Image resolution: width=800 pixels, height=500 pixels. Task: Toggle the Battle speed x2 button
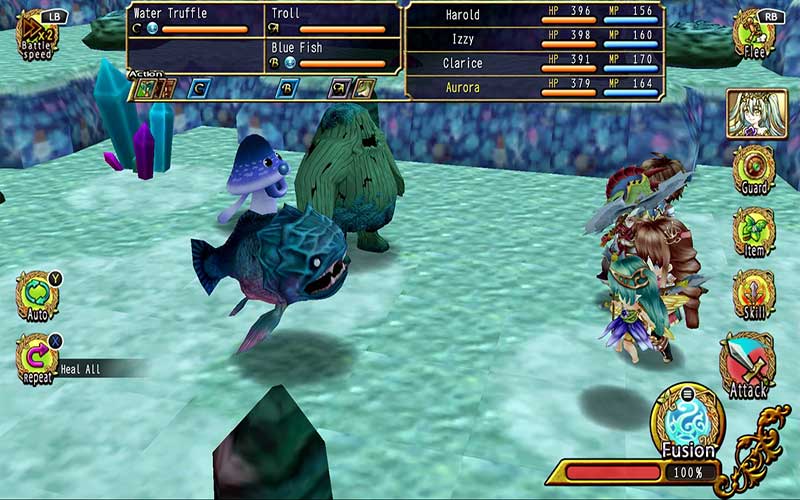coord(37,33)
